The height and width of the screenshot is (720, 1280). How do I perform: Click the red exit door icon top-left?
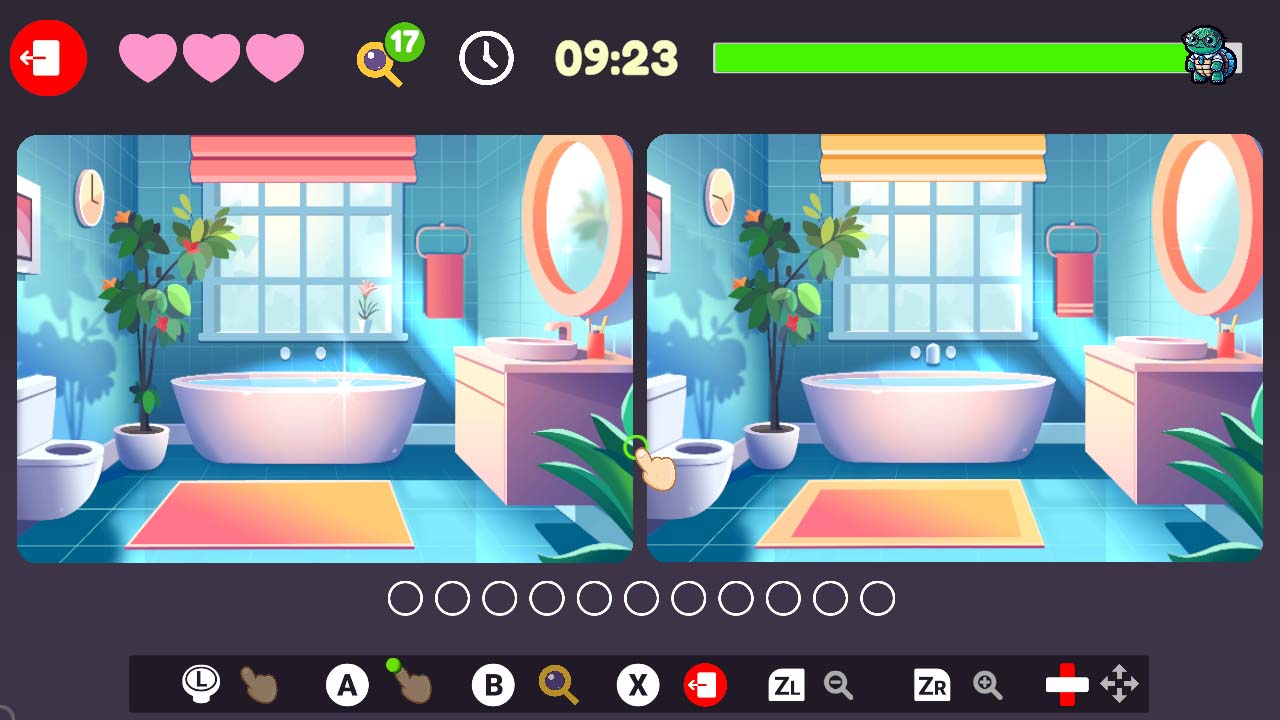coord(47,57)
